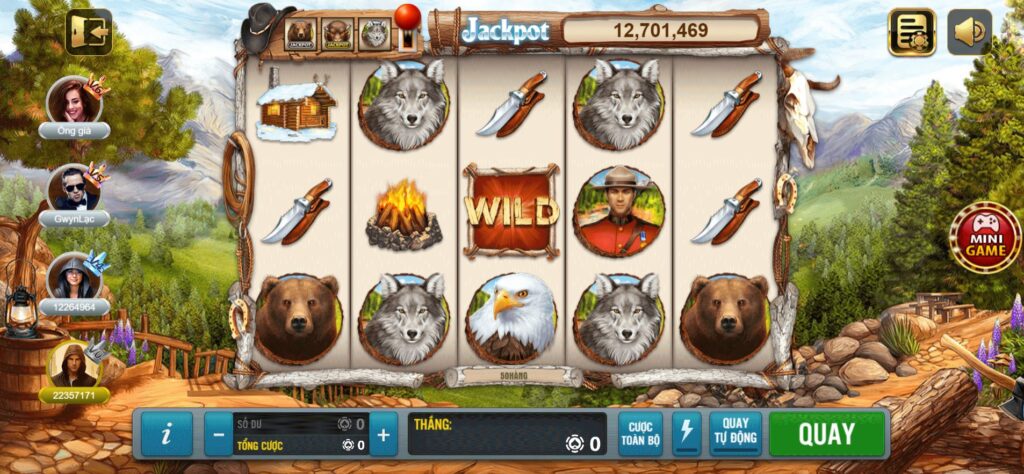Viewport: 1024px width, 474px height.
Task: Open the MINI GAME badge
Action: pos(984,237)
